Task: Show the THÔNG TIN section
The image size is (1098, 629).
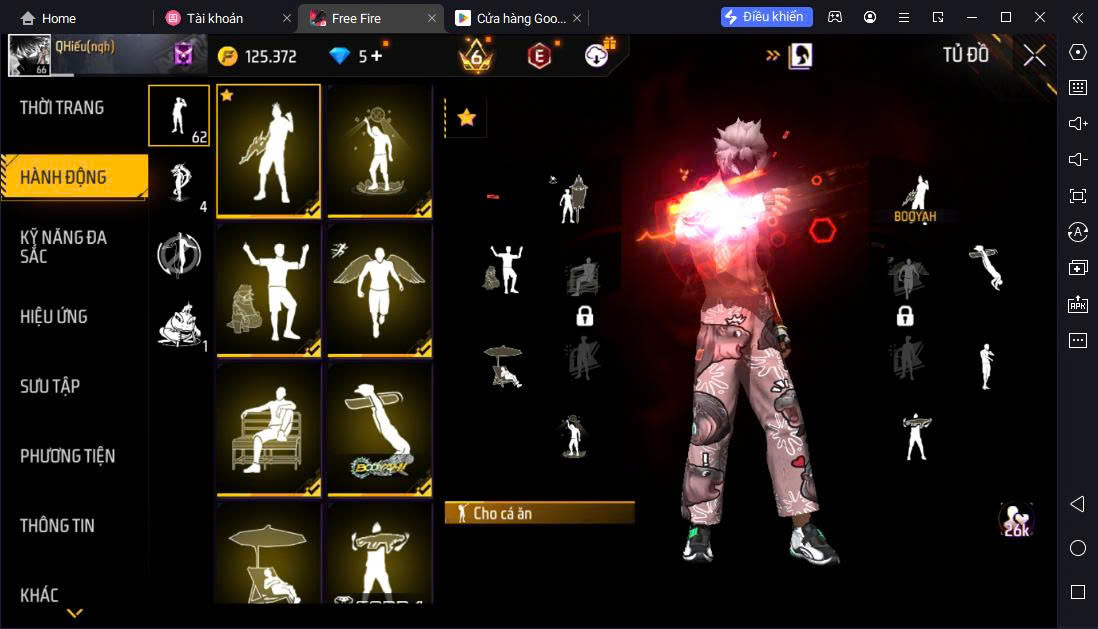Action: [57, 526]
